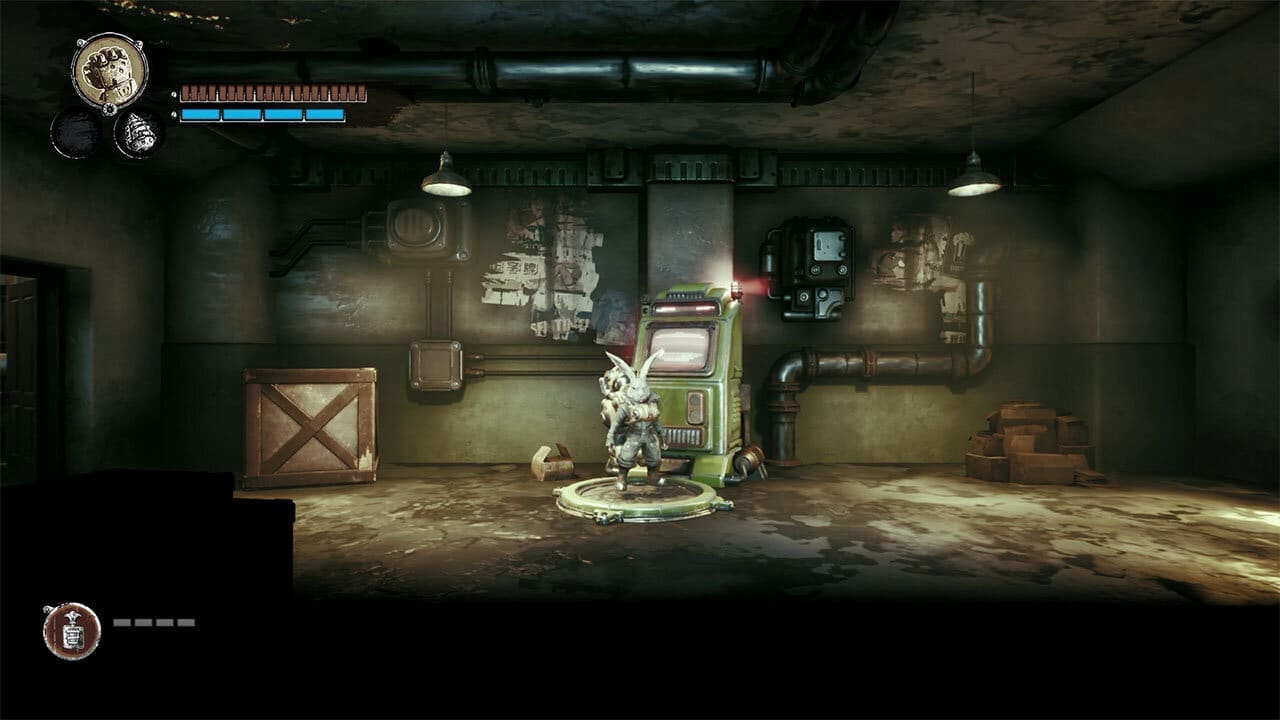Click the drill weapon icon below the fist

tap(140, 135)
